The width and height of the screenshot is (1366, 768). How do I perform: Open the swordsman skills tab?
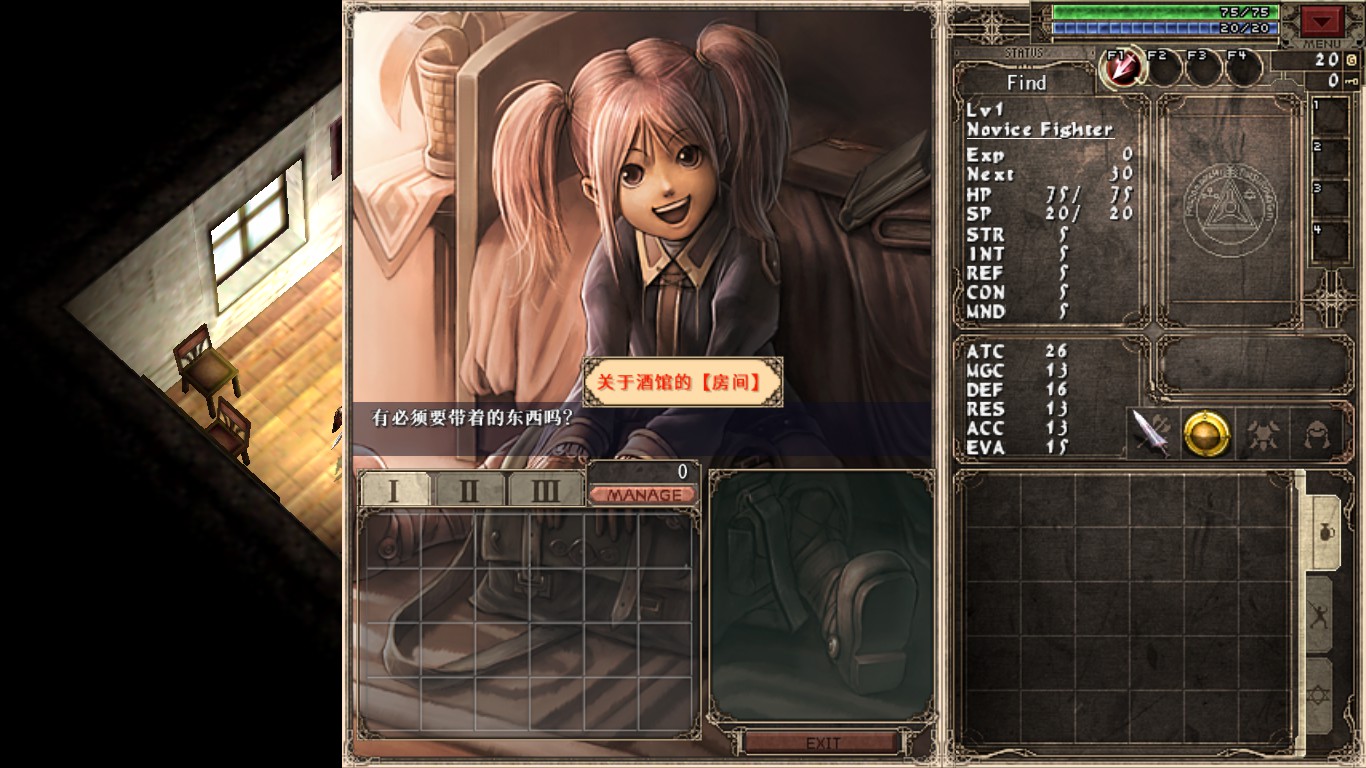1320,614
